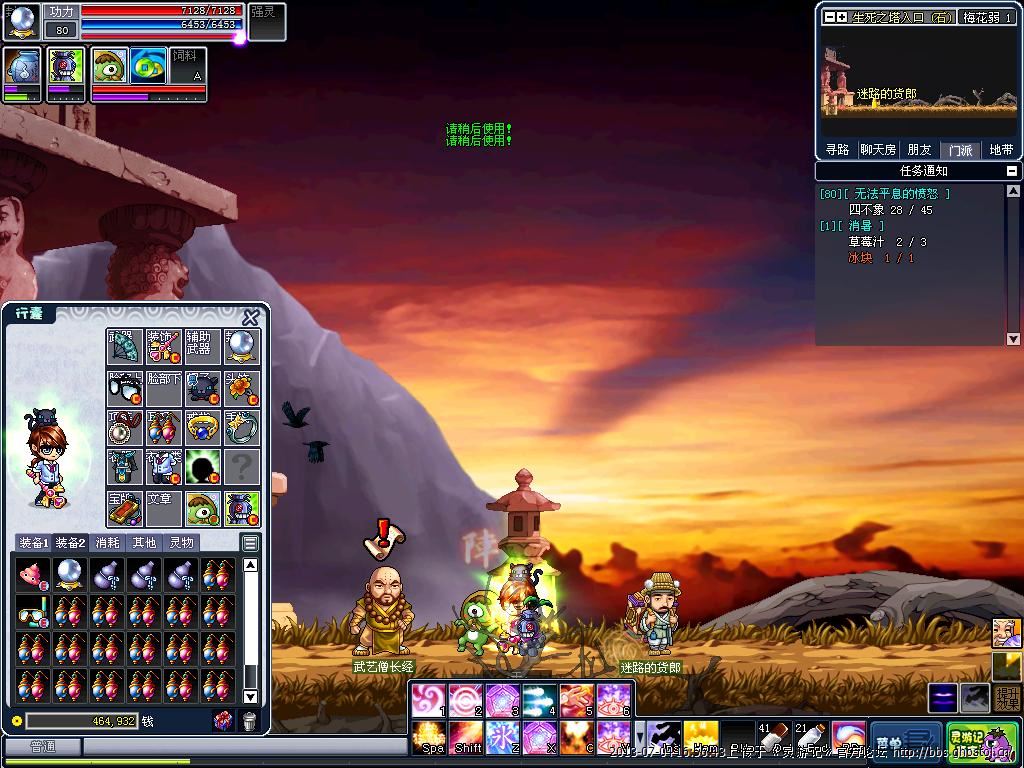1024x768 pixels.
Task: Click the equipped fan weapon slot
Action: 125,346
